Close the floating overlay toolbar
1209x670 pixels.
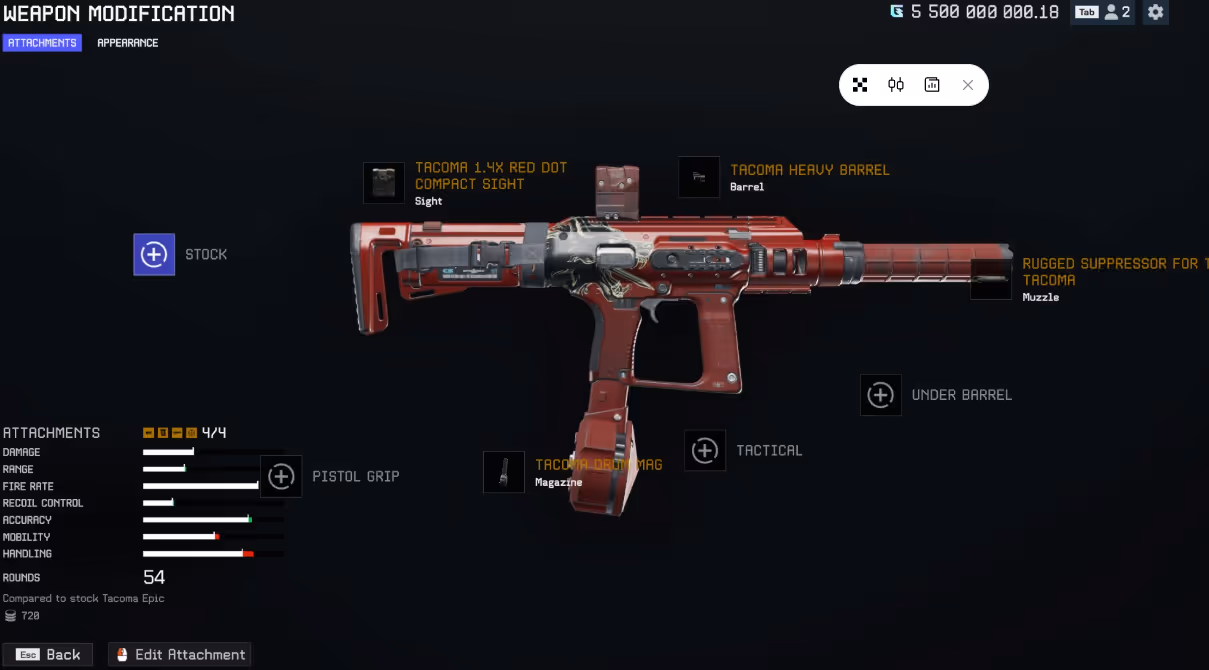(967, 85)
